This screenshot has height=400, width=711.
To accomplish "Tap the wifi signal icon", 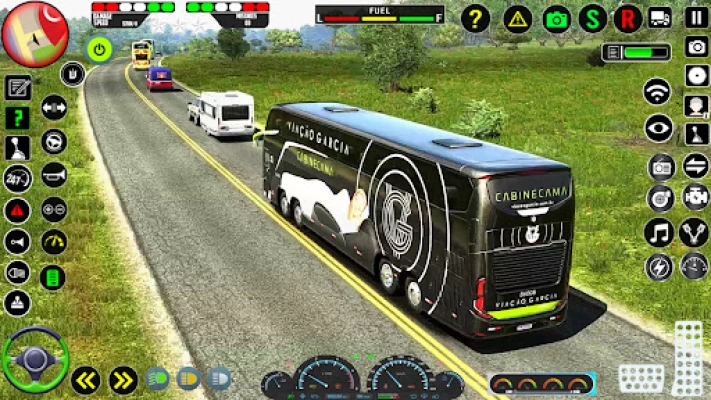I will pos(657,92).
